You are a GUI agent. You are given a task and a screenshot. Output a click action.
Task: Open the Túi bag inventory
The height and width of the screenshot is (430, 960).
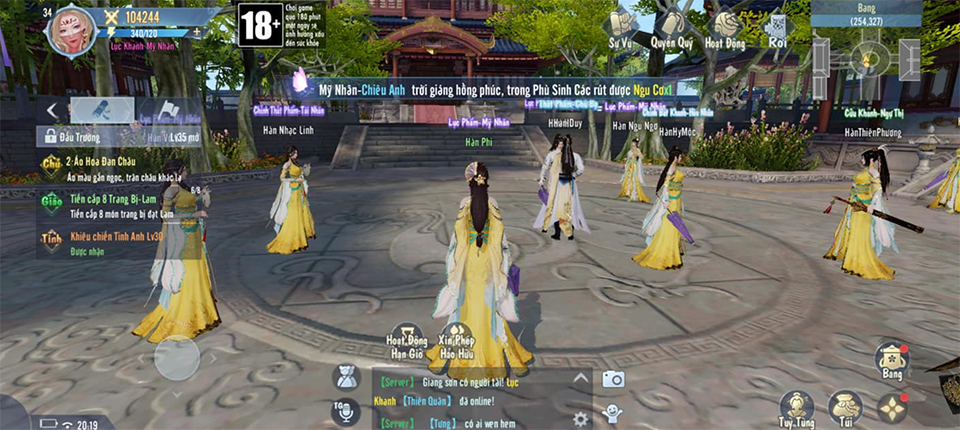845,407
